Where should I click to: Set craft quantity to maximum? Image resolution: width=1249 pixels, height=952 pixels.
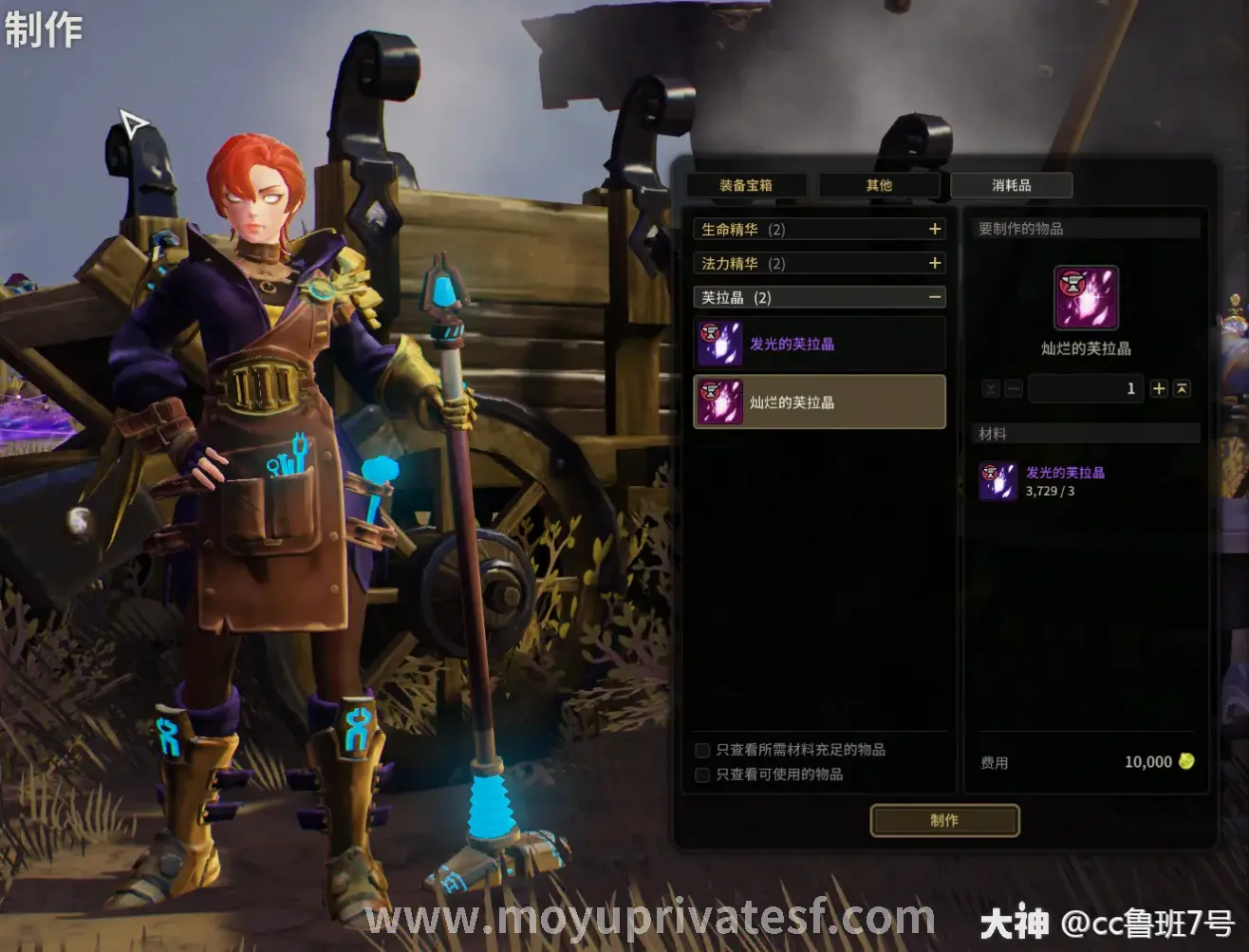(x=1182, y=389)
